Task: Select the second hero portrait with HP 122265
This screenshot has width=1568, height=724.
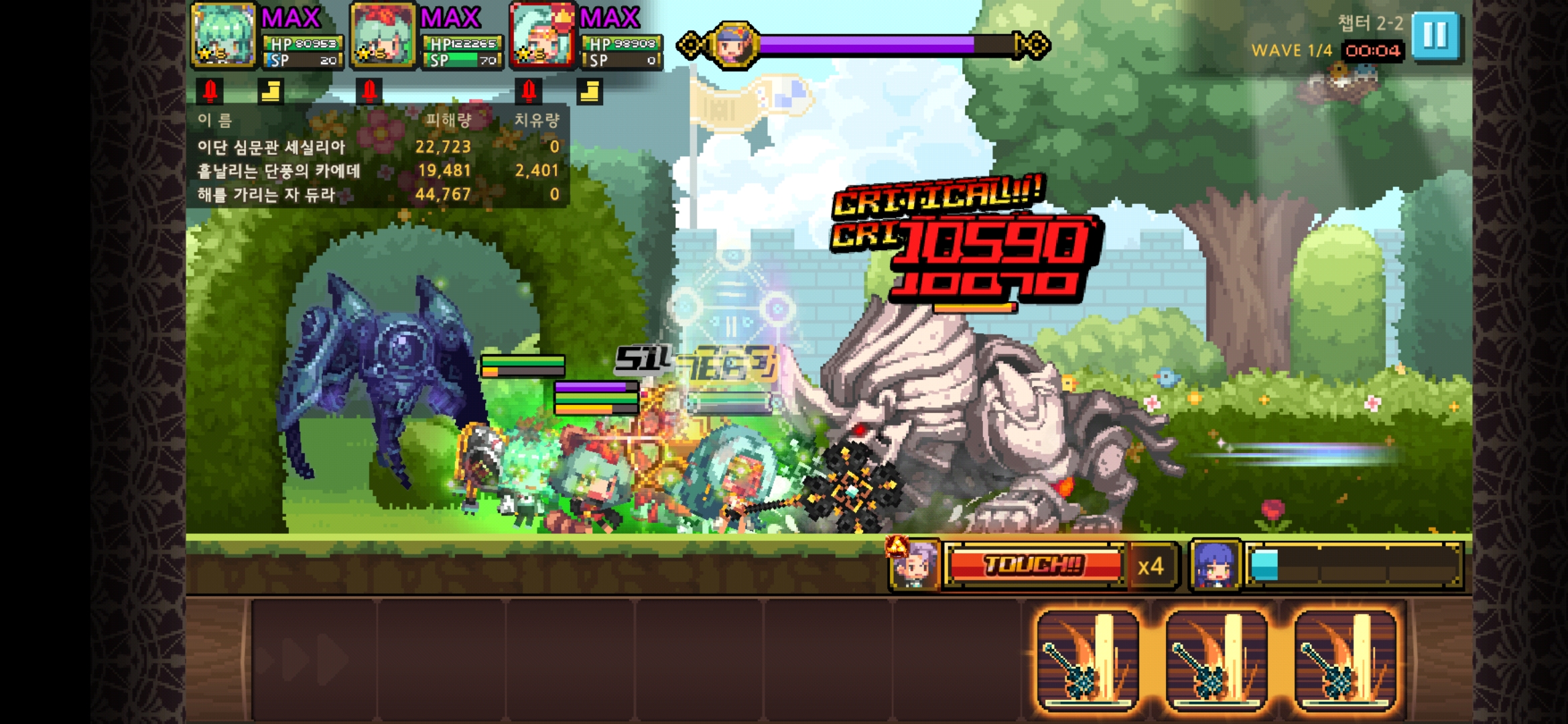Action: click(x=383, y=36)
